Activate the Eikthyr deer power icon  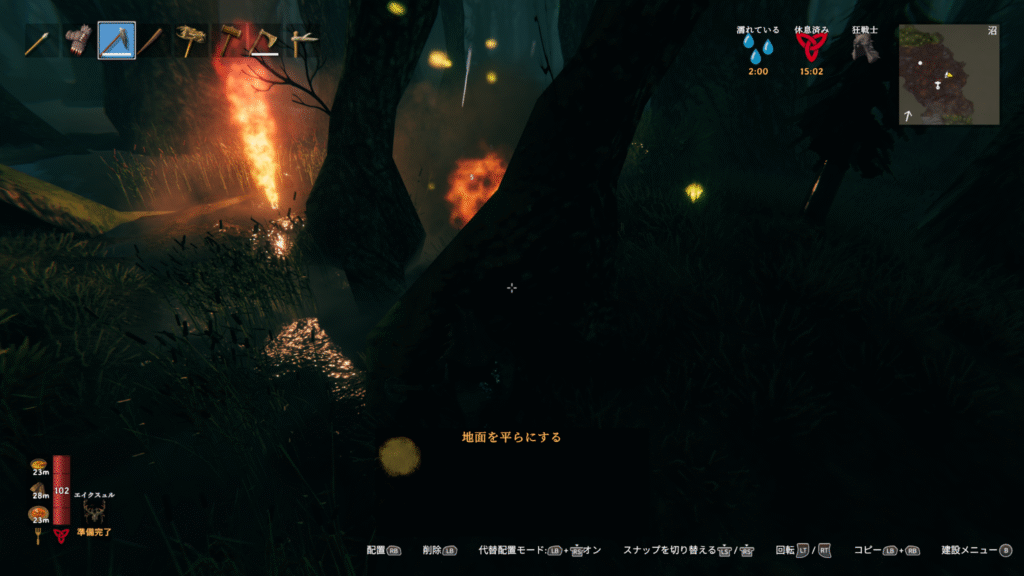96,511
